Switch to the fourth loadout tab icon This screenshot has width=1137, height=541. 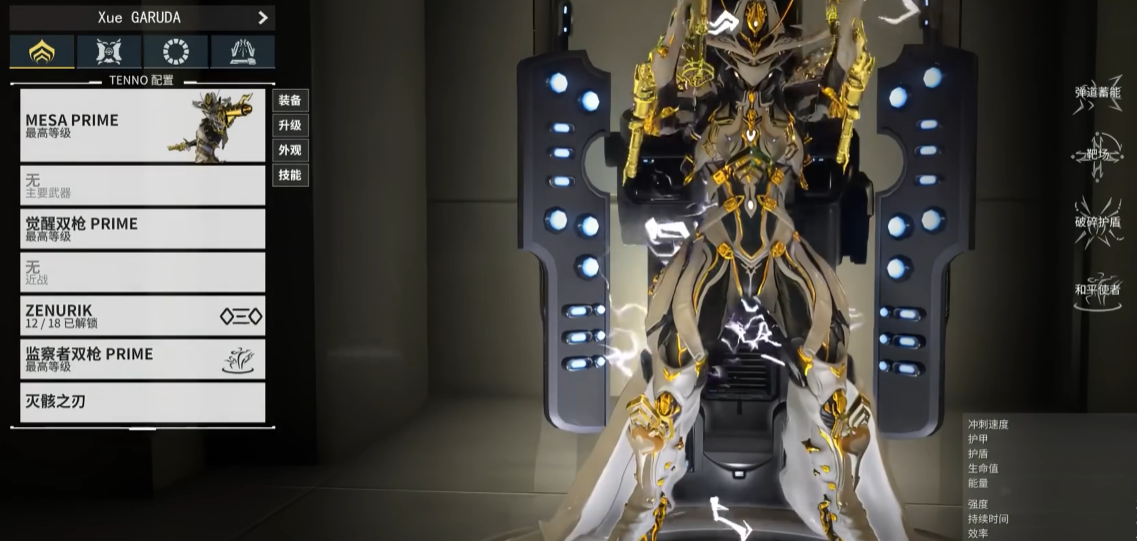tap(243, 52)
